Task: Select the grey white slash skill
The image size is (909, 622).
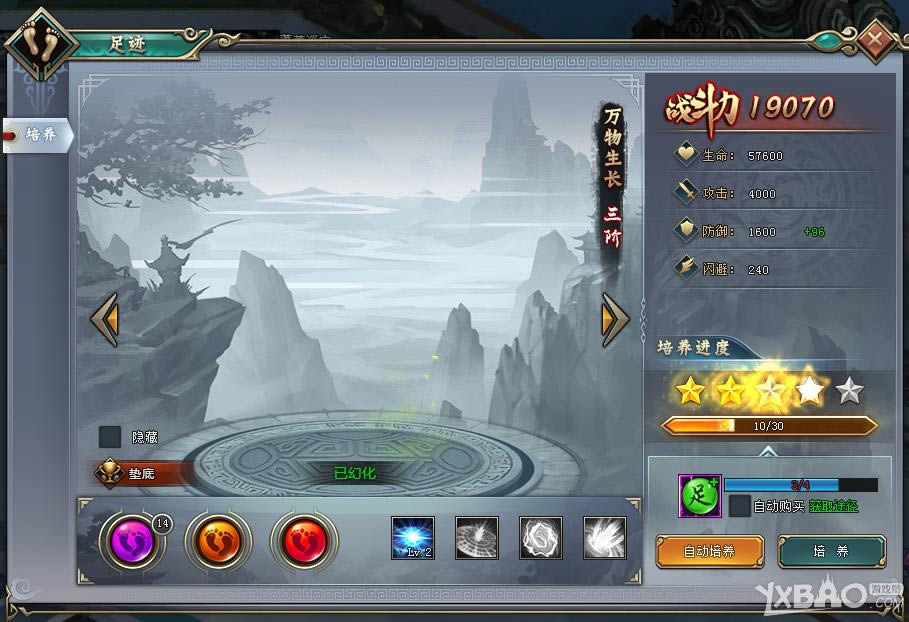Action: point(605,538)
